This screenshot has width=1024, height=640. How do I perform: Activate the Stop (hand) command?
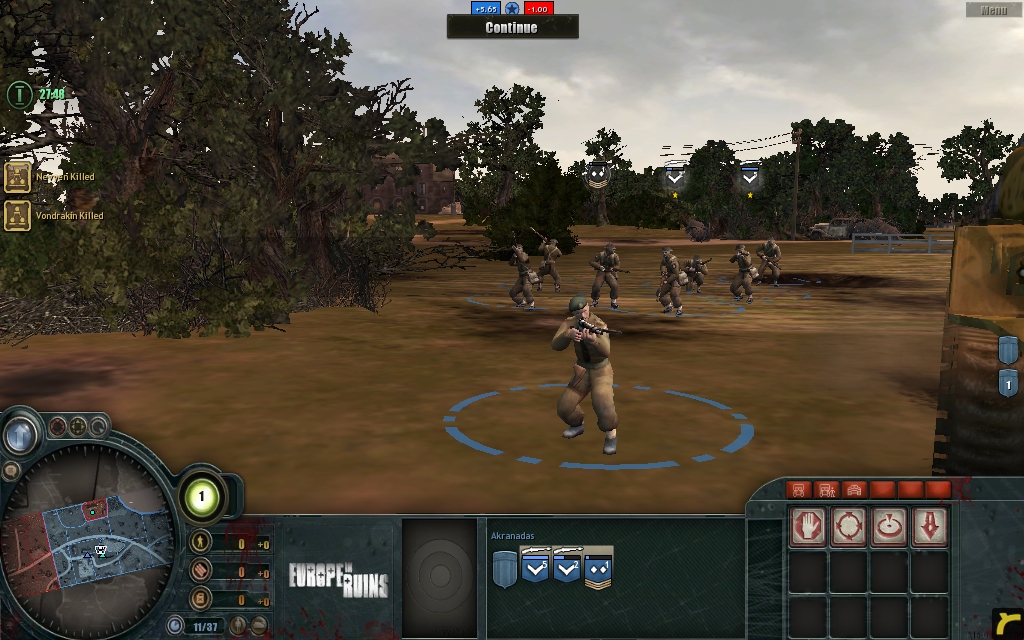[x=809, y=526]
